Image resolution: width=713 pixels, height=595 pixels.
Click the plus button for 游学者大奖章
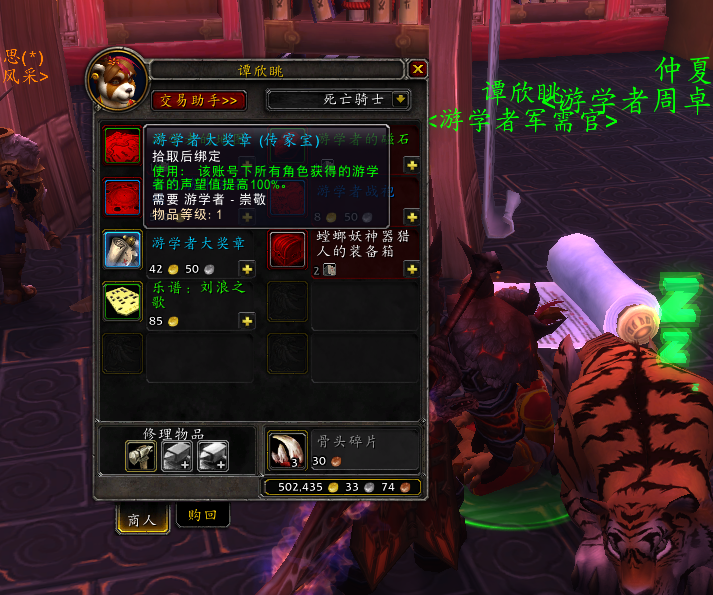click(247, 269)
